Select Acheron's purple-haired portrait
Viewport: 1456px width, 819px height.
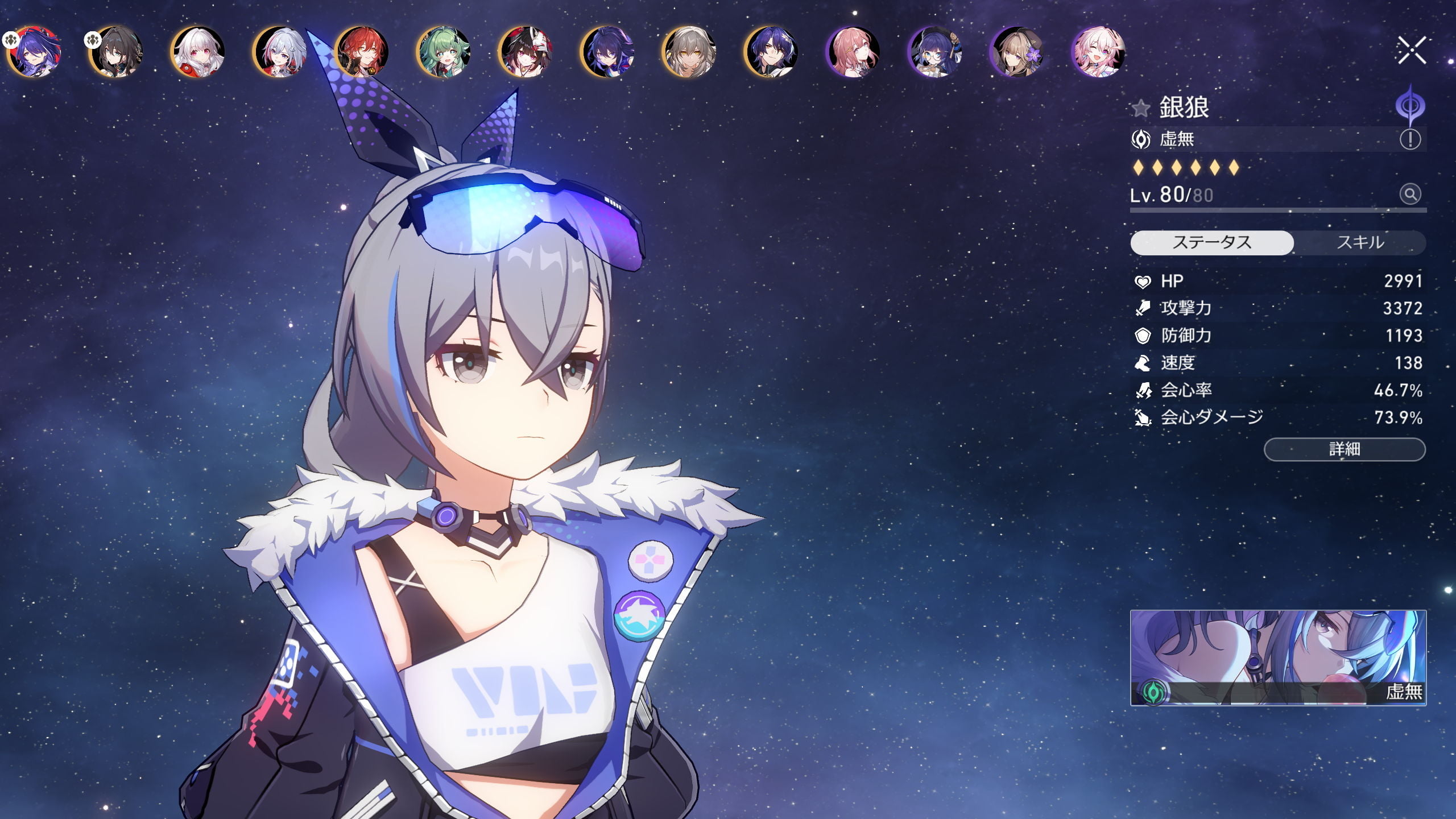coord(35,52)
